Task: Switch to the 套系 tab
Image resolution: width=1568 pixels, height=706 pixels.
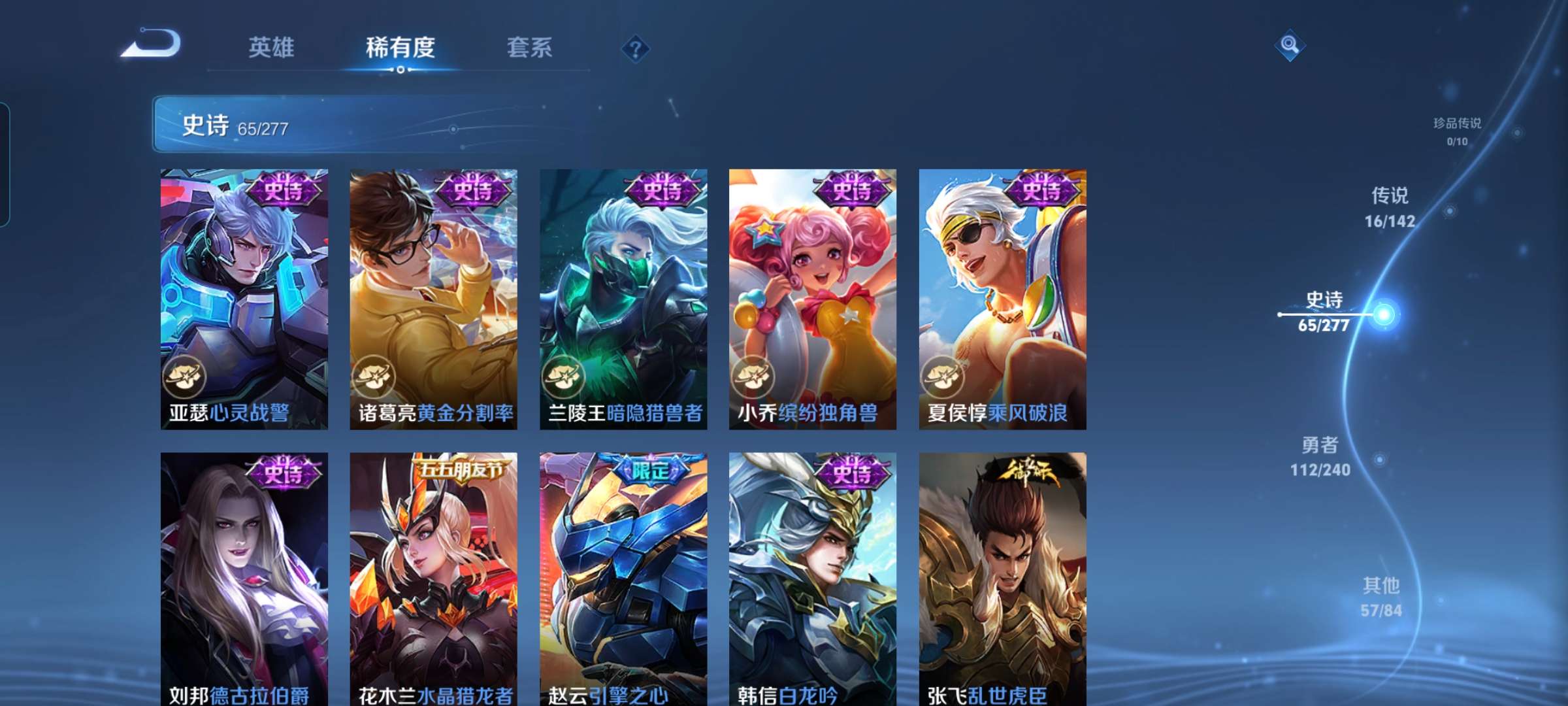Action: pos(530,48)
